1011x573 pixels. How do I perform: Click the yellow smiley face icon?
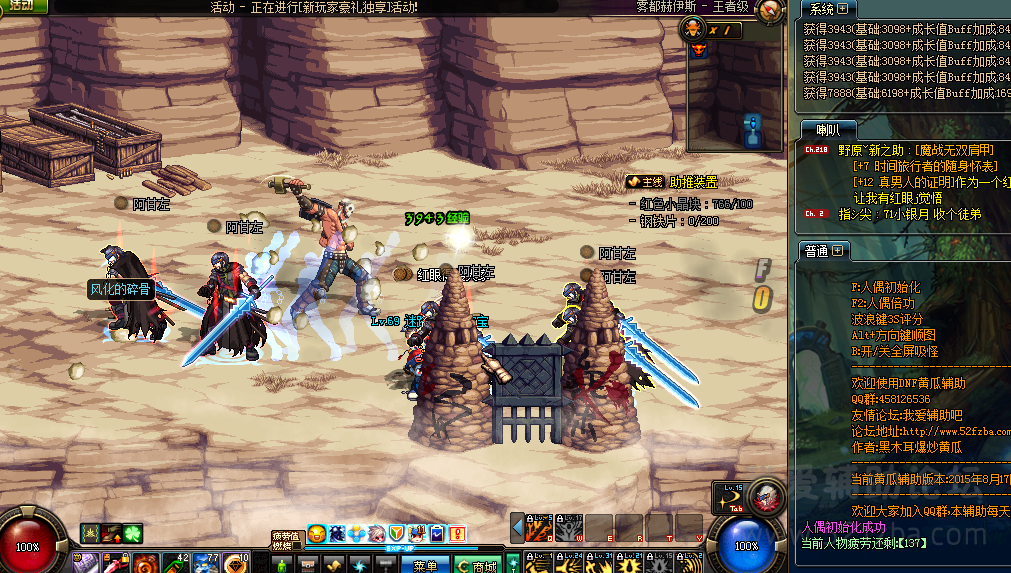click(316, 534)
